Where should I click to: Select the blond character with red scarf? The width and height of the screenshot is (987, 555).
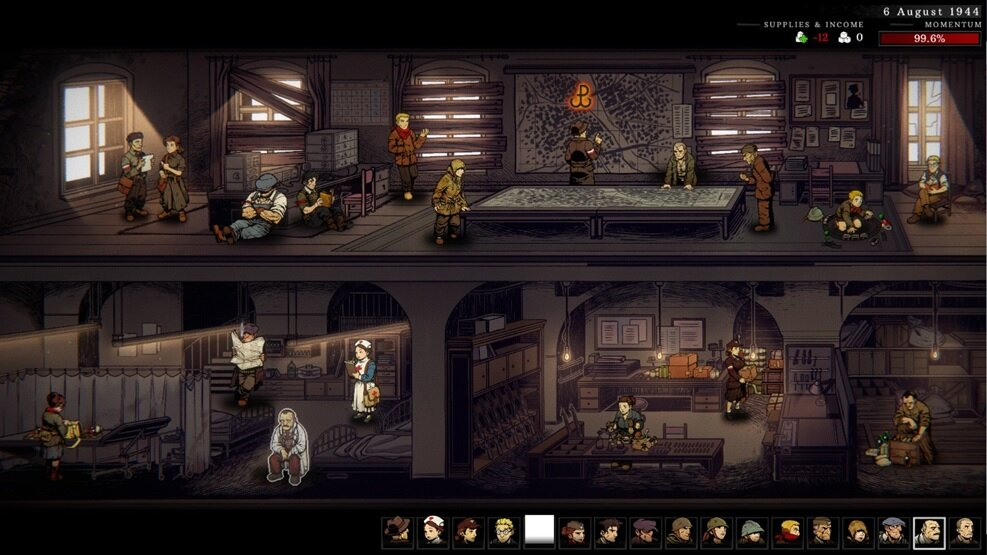pos(787,530)
